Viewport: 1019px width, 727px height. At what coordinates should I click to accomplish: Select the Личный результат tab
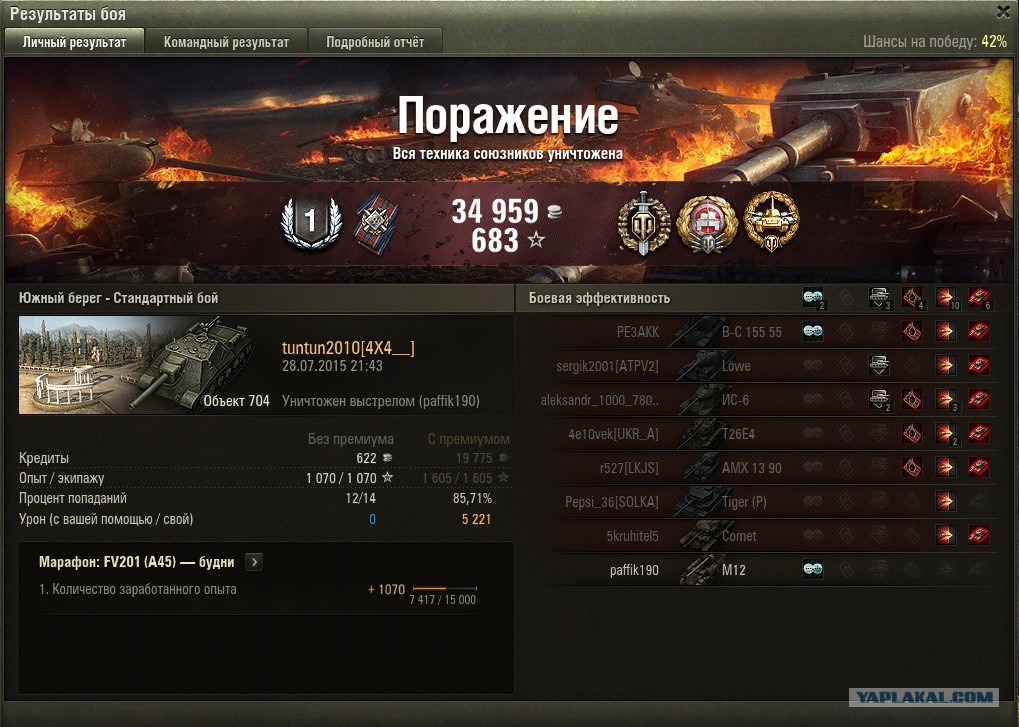point(75,42)
